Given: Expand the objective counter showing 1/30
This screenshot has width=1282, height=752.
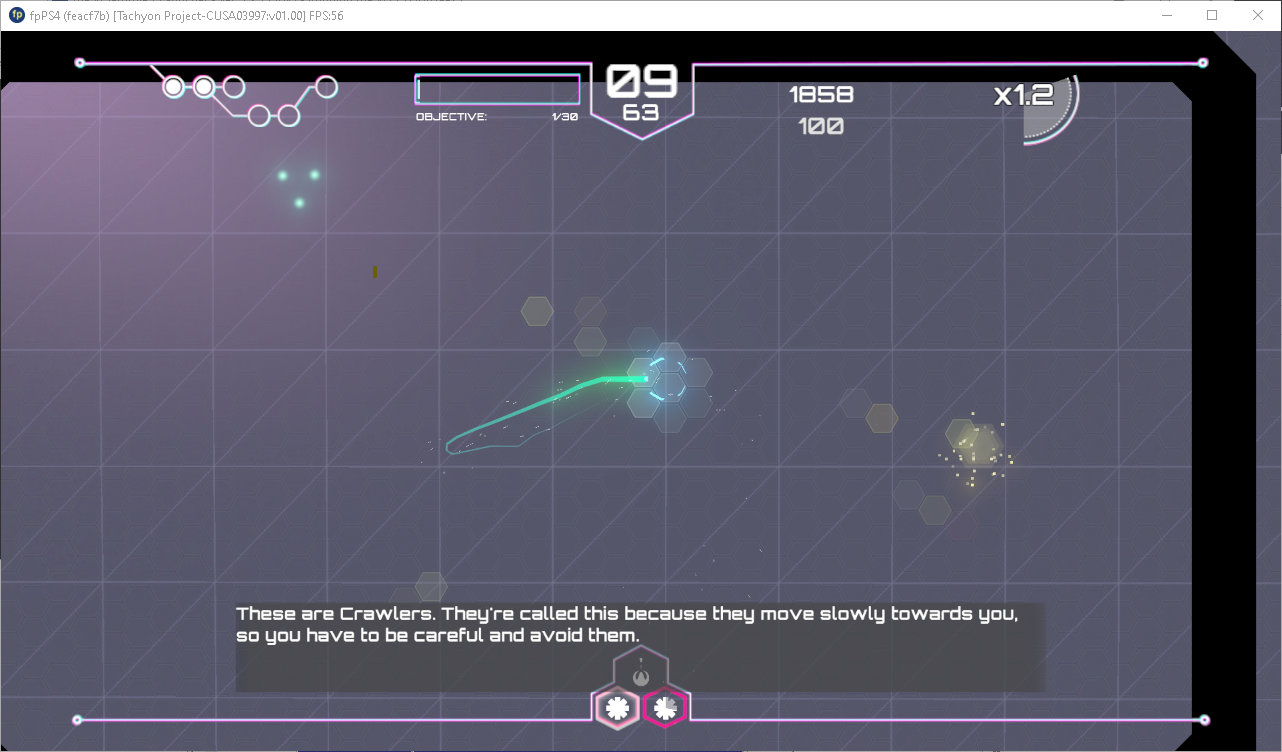Looking at the screenshot, I should (x=566, y=115).
